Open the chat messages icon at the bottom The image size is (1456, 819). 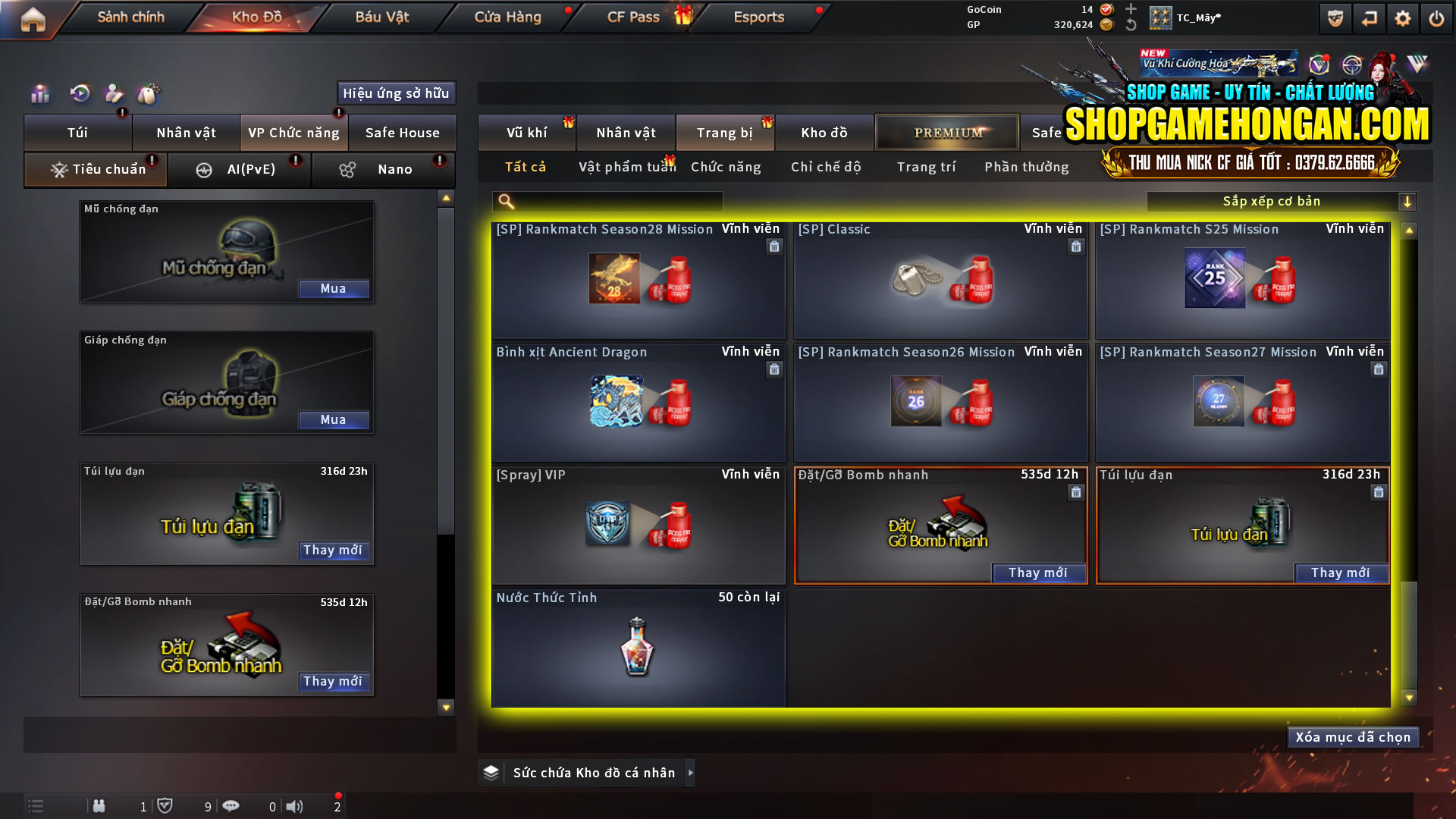click(231, 806)
